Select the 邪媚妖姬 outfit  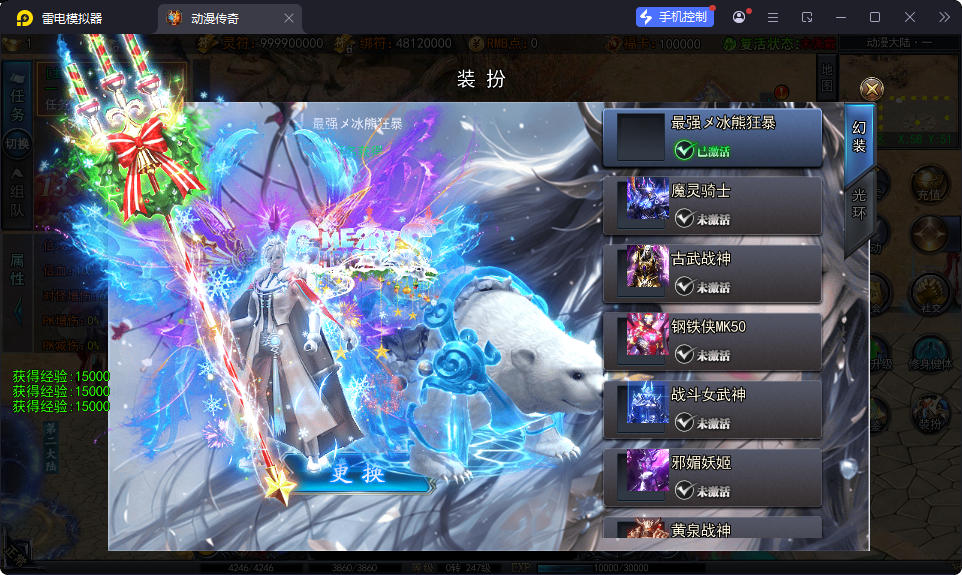pyautogui.click(x=712, y=477)
